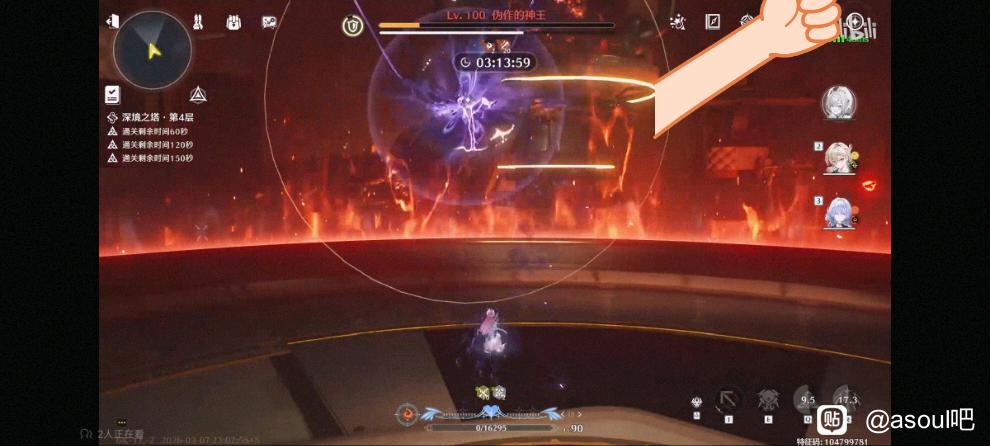Open the backpack icon in the top bar
Viewport: 990px width, 446px height.
coord(234,22)
